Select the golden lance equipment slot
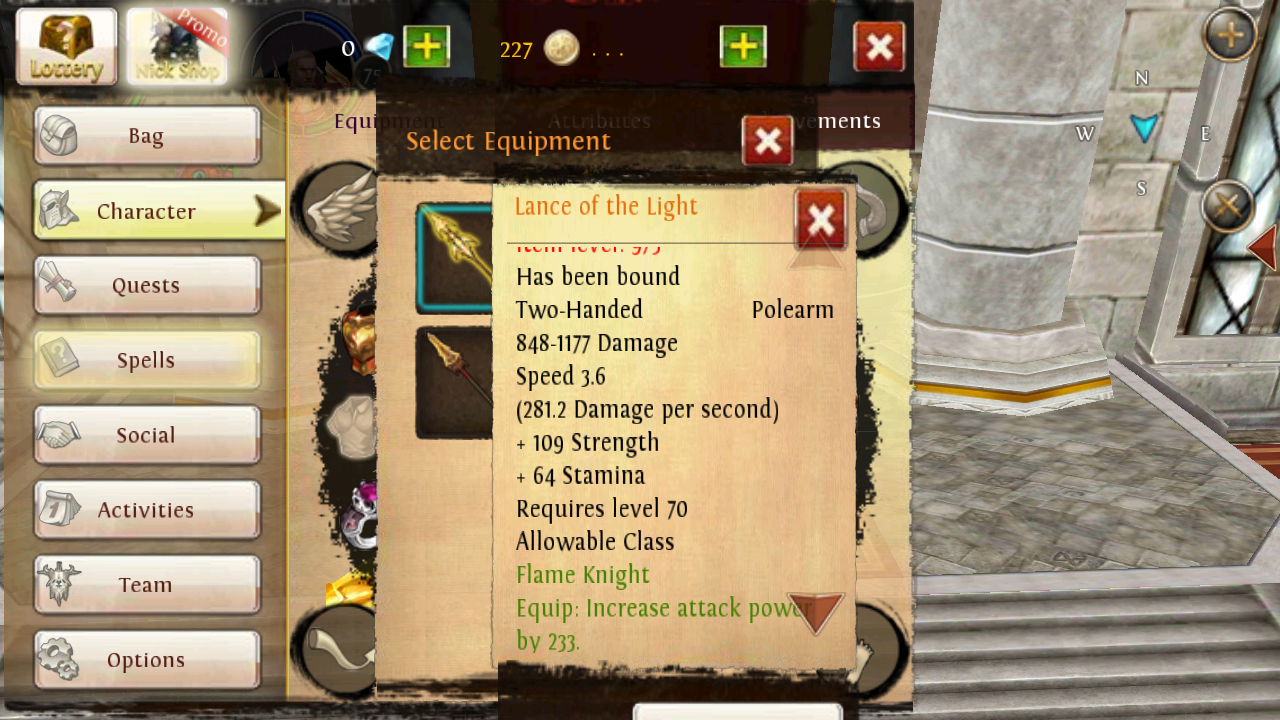1280x720 pixels. click(x=456, y=258)
